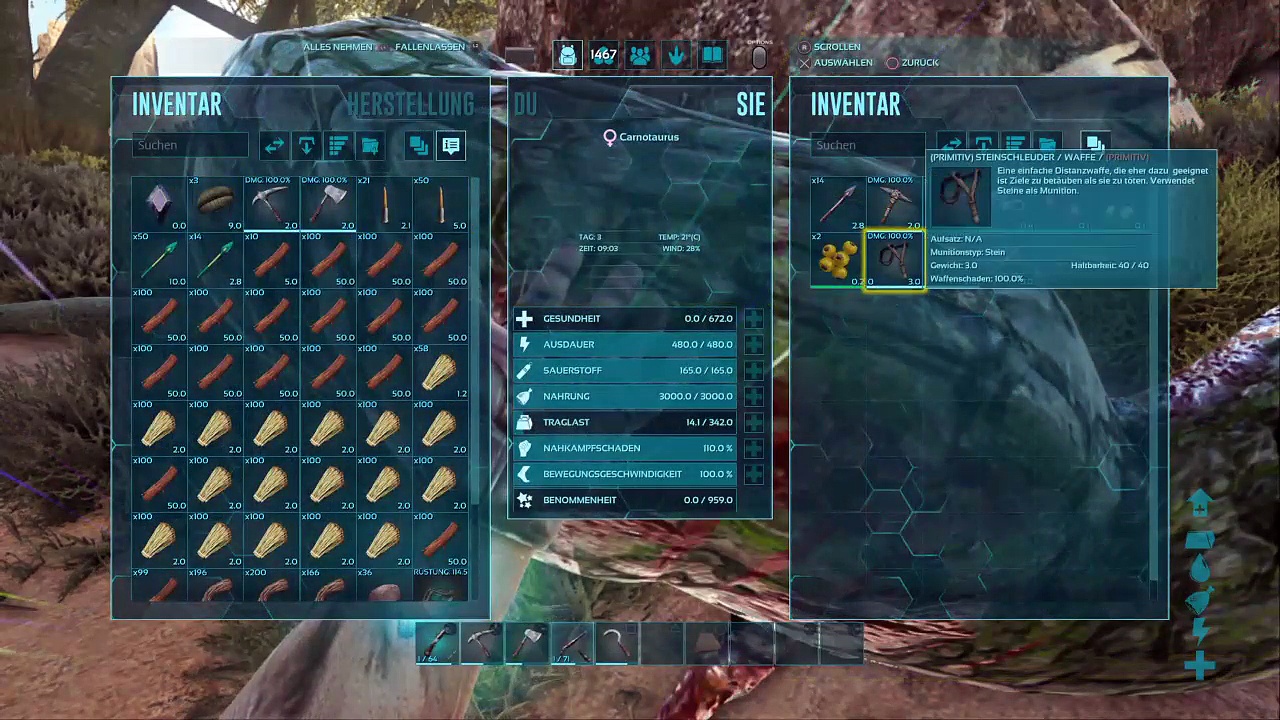The width and height of the screenshot is (1280, 720).
Task: Select the stone pickaxe in left inventory
Action: (x=272, y=204)
